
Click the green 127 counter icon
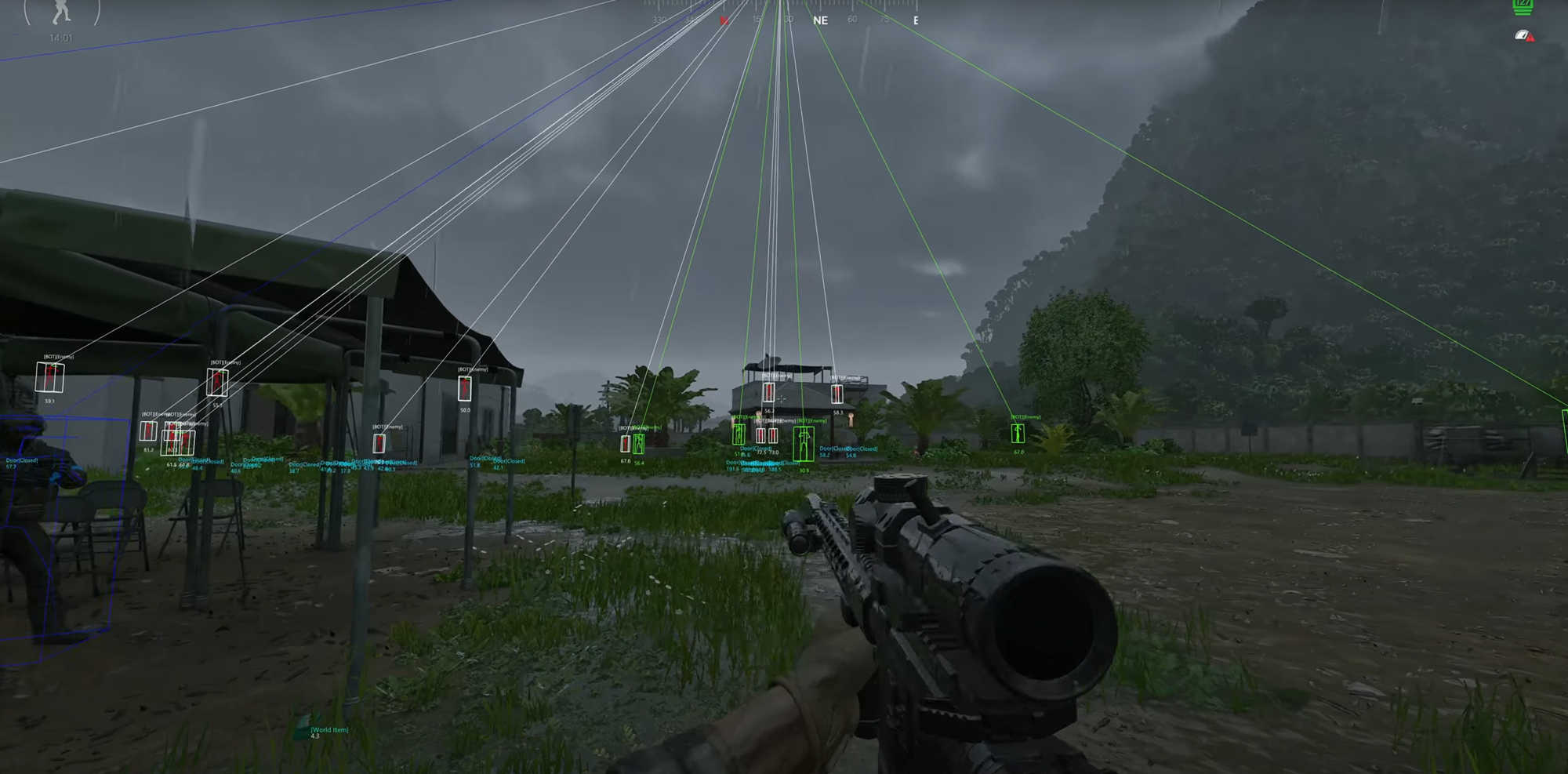[x=1523, y=6]
